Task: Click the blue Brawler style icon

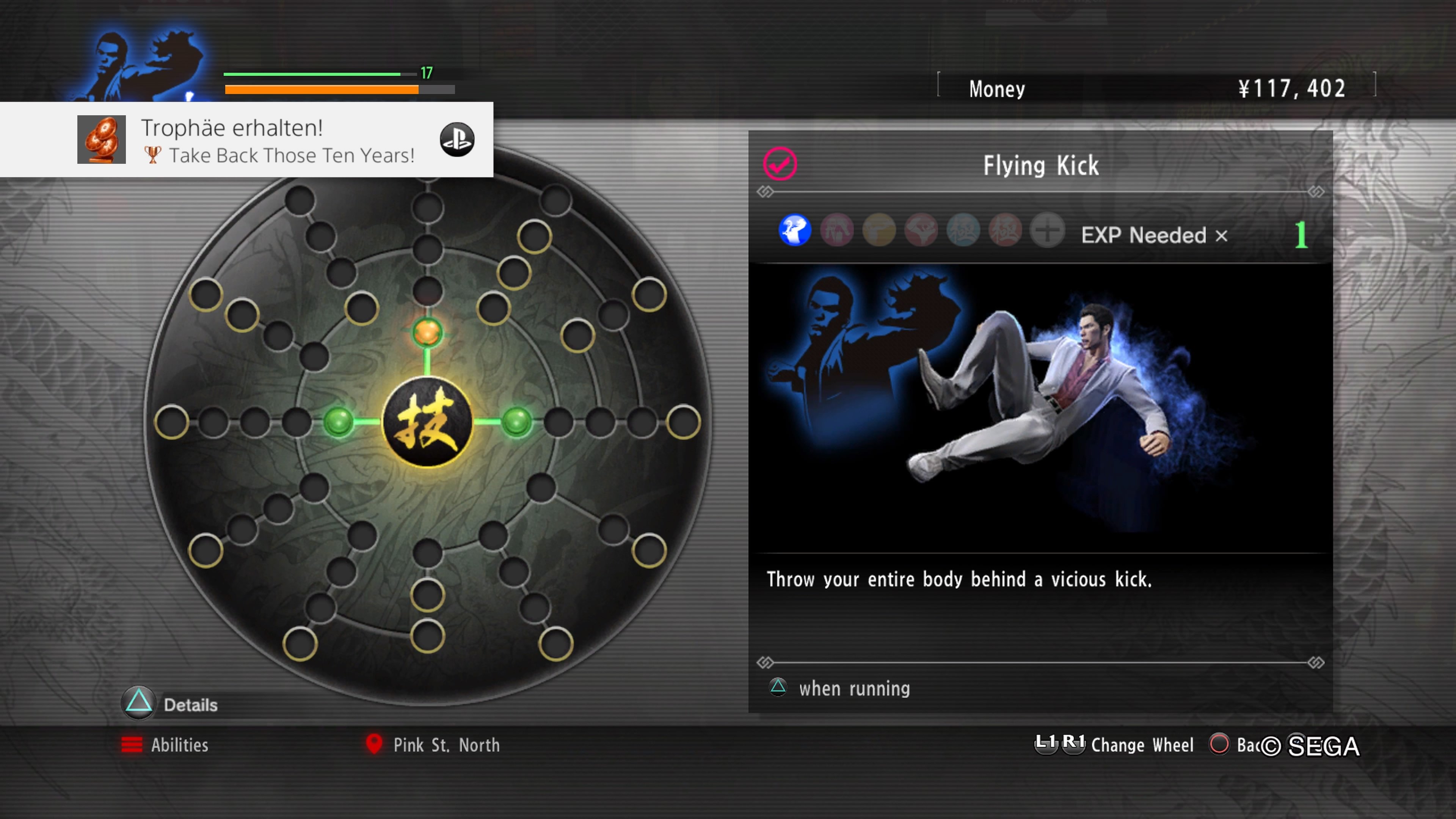Action: tap(795, 231)
